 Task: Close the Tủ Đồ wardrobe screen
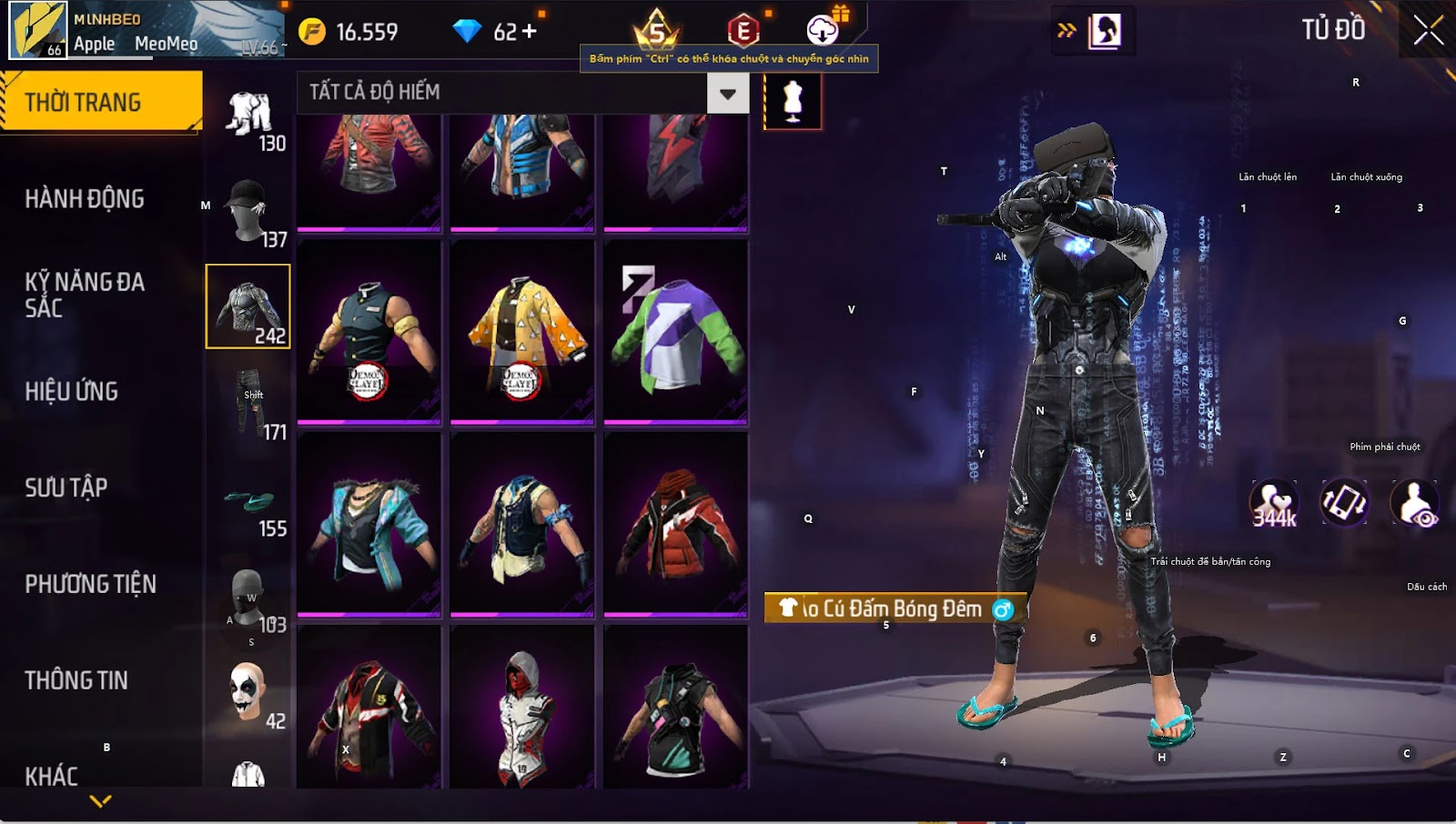point(1428,30)
